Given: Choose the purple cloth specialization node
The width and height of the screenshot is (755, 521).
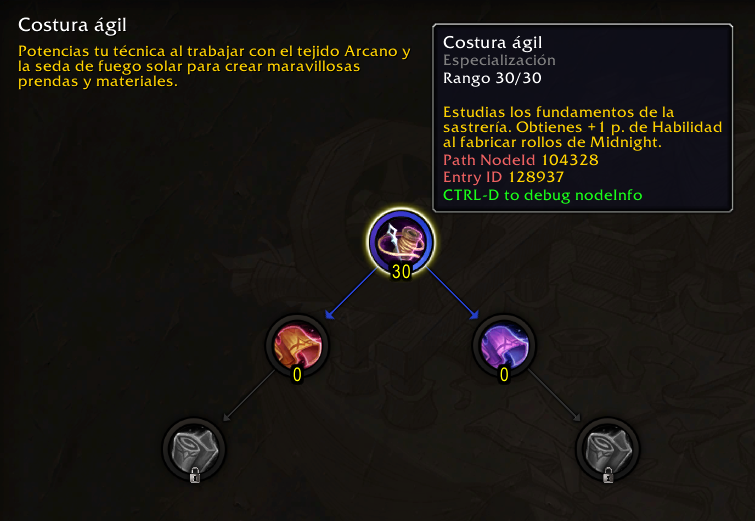Looking at the screenshot, I should click(504, 347).
